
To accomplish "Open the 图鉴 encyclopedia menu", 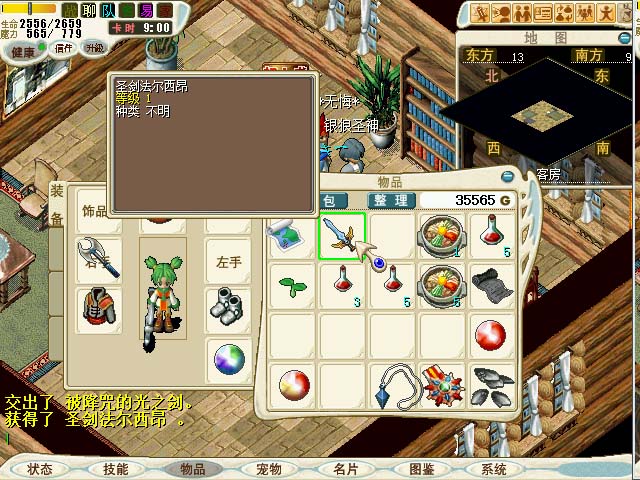I will pos(421,469).
